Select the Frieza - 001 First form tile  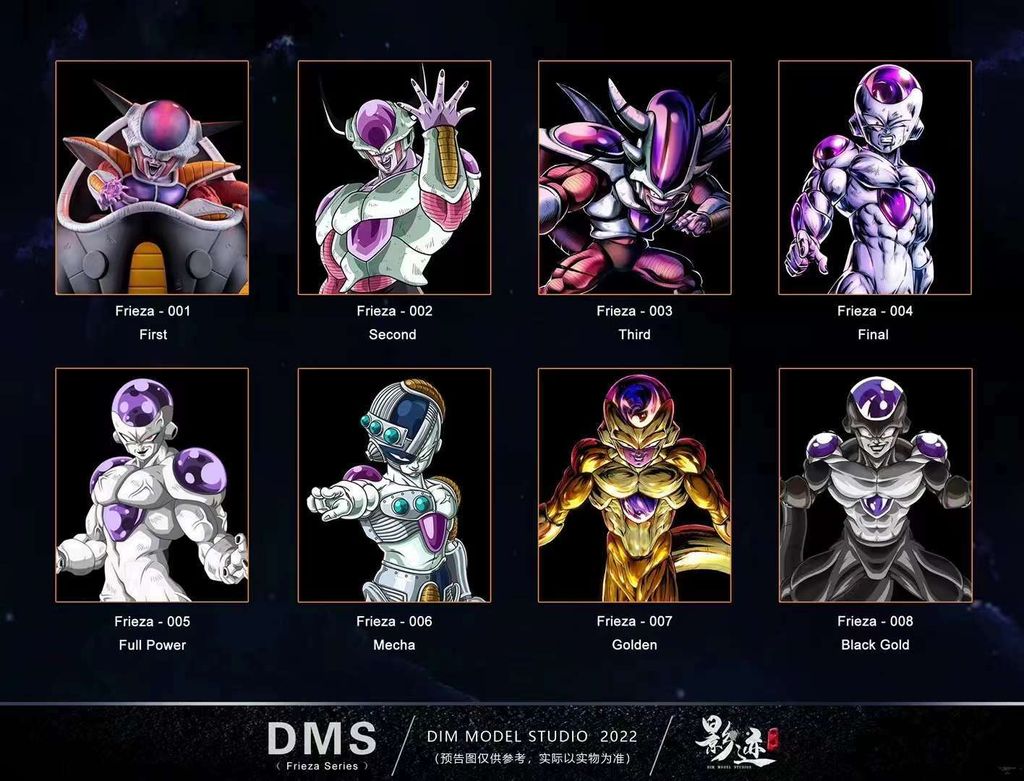[x=152, y=178]
